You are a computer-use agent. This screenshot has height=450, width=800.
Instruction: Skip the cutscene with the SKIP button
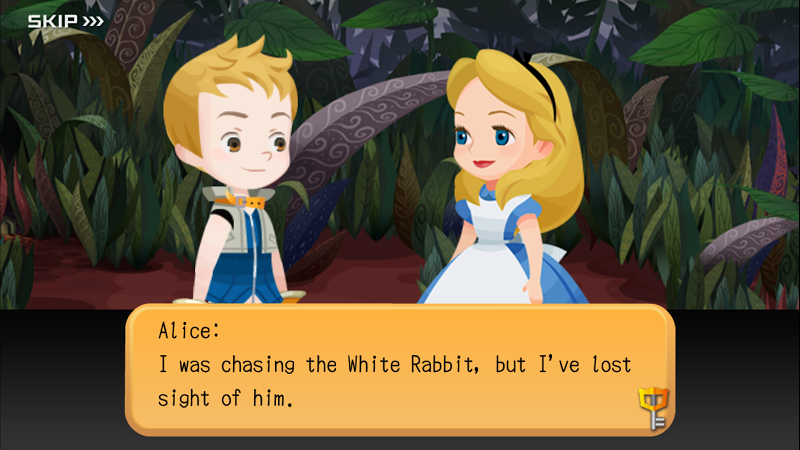(x=65, y=20)
